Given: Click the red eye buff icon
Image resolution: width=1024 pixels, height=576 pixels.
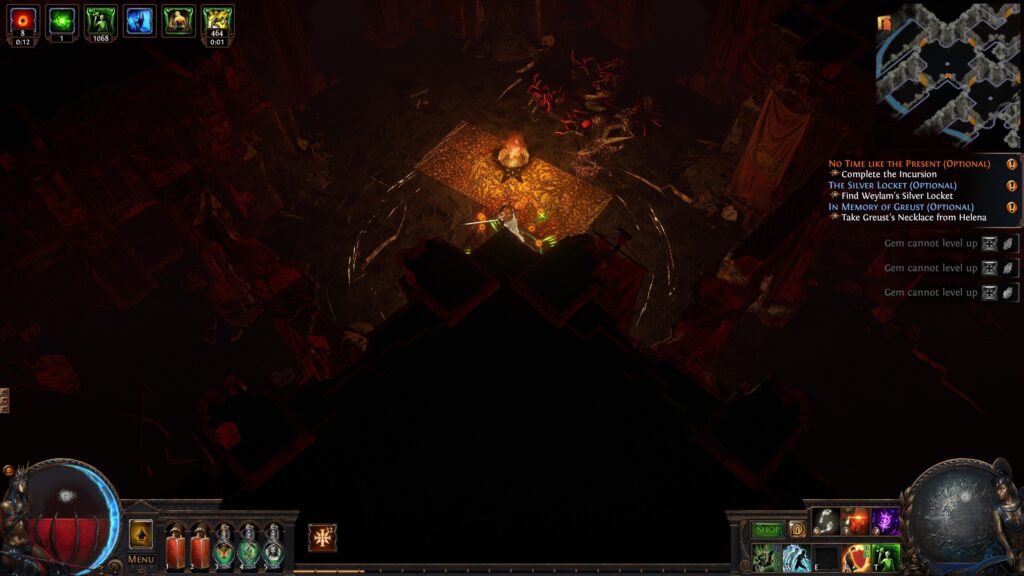Looking at the screenshot, I should [x=23, y=21].
